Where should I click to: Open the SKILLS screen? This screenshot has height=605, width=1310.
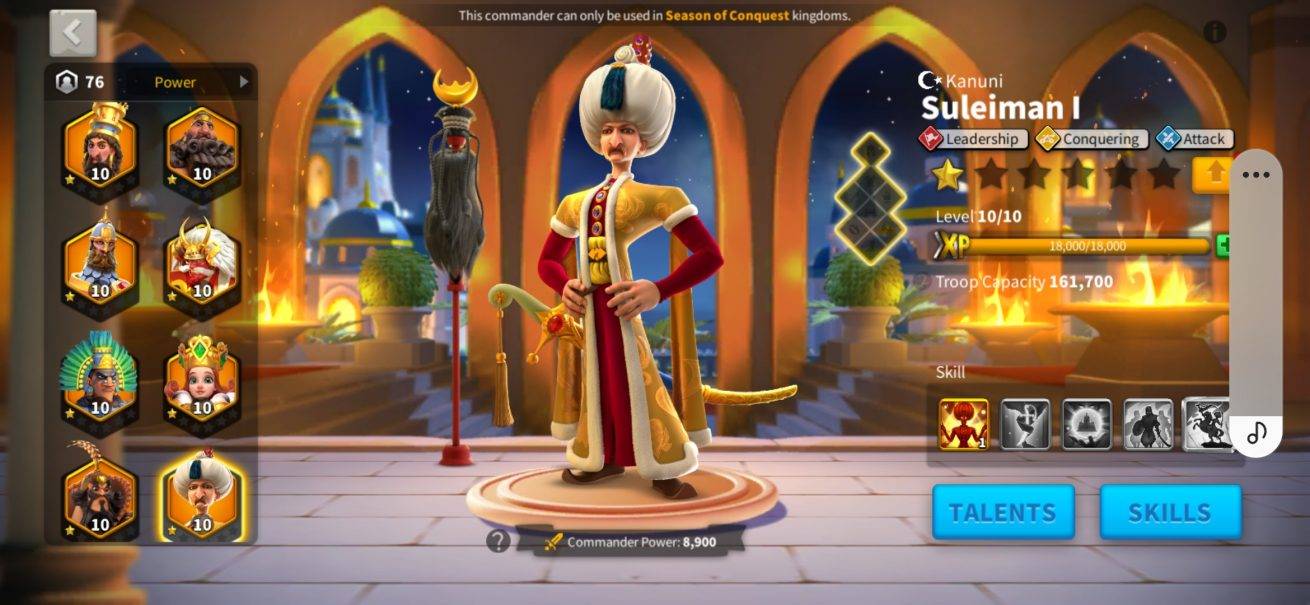(x=1170, y=512)
